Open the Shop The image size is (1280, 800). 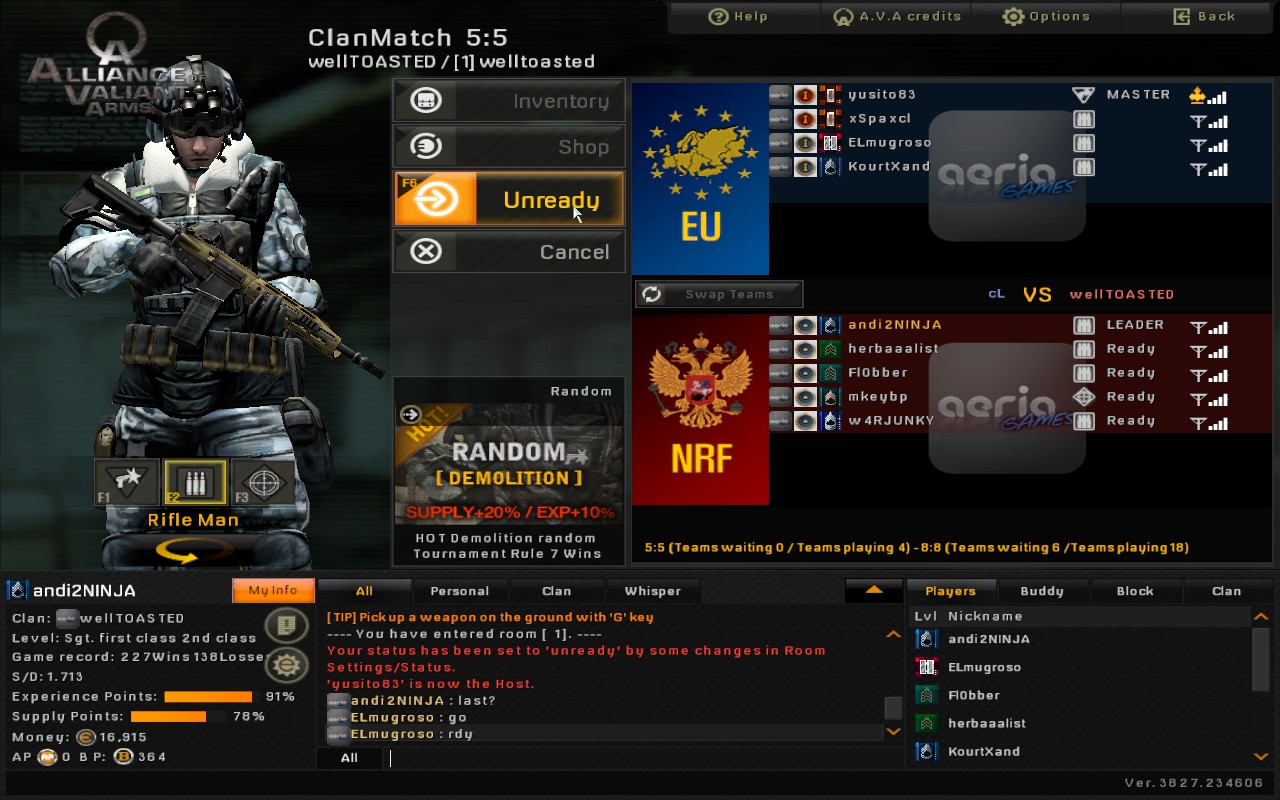coord(509,146)
